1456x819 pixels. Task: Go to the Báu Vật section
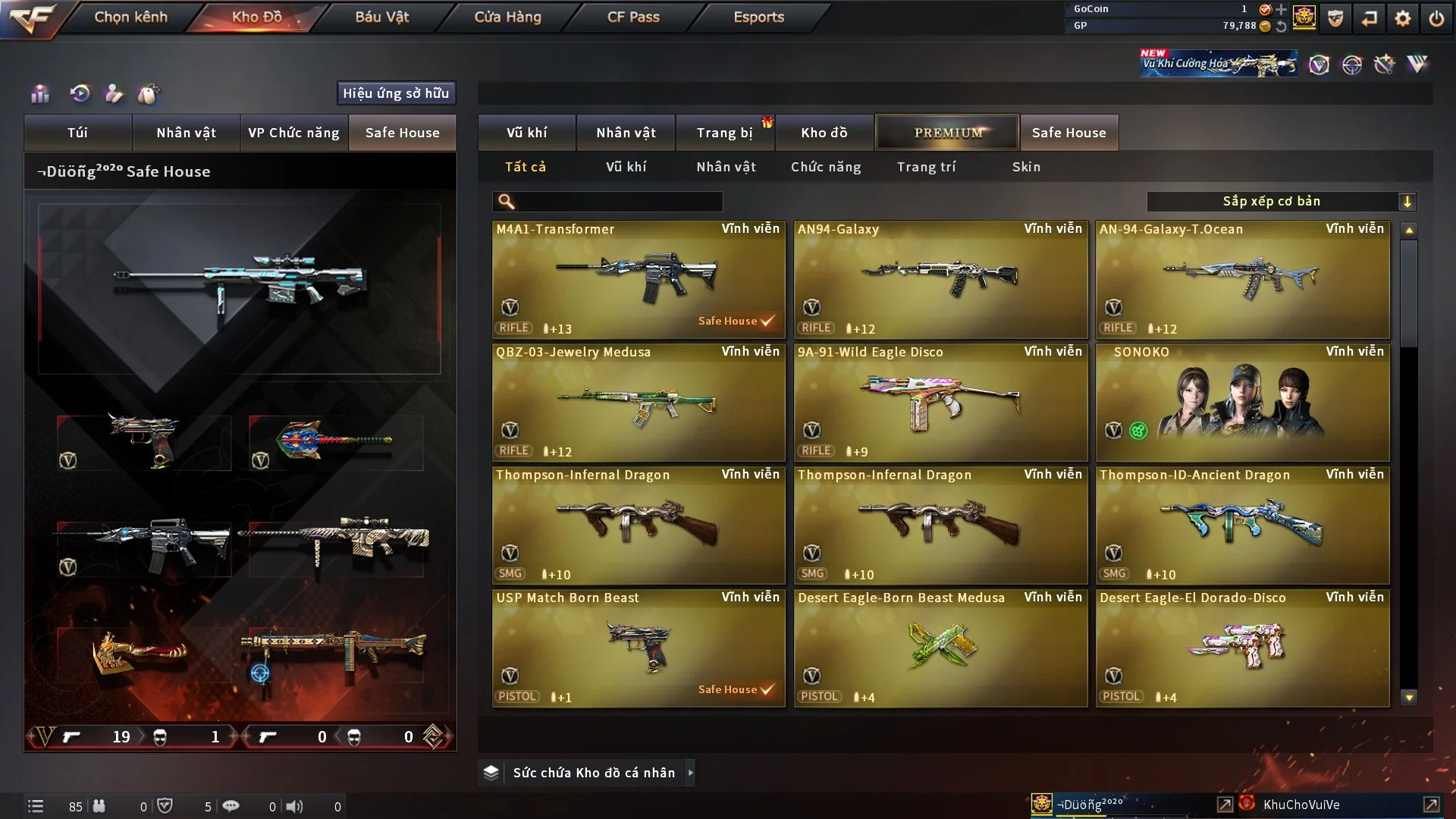381,17
